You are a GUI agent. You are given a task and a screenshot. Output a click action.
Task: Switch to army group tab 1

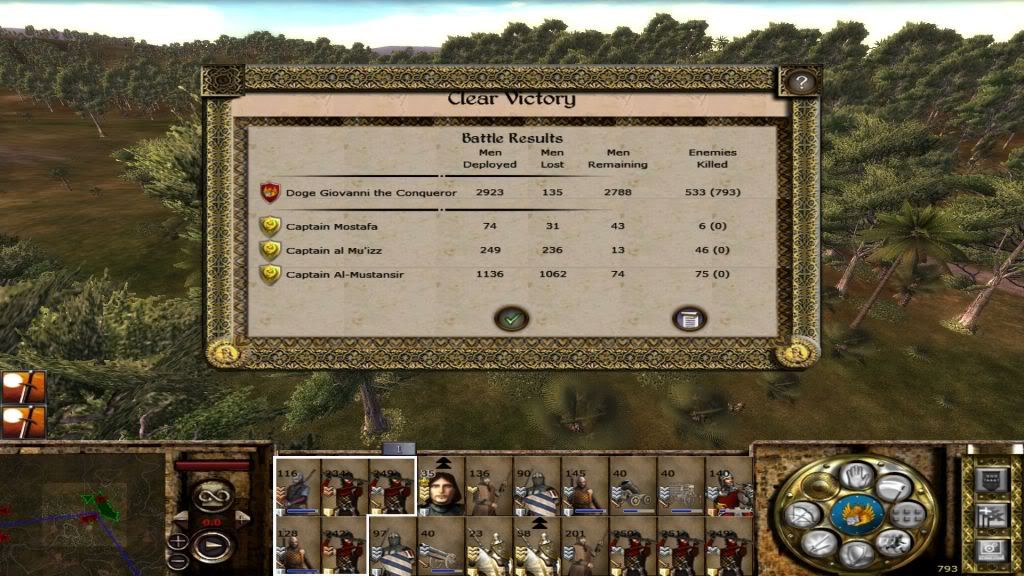tap(398, 449)
